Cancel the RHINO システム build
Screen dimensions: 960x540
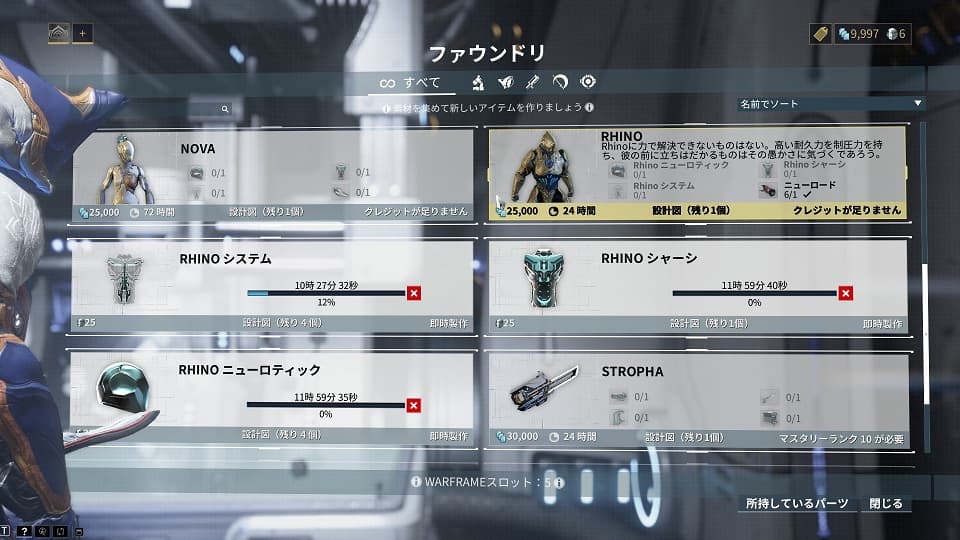414,293
